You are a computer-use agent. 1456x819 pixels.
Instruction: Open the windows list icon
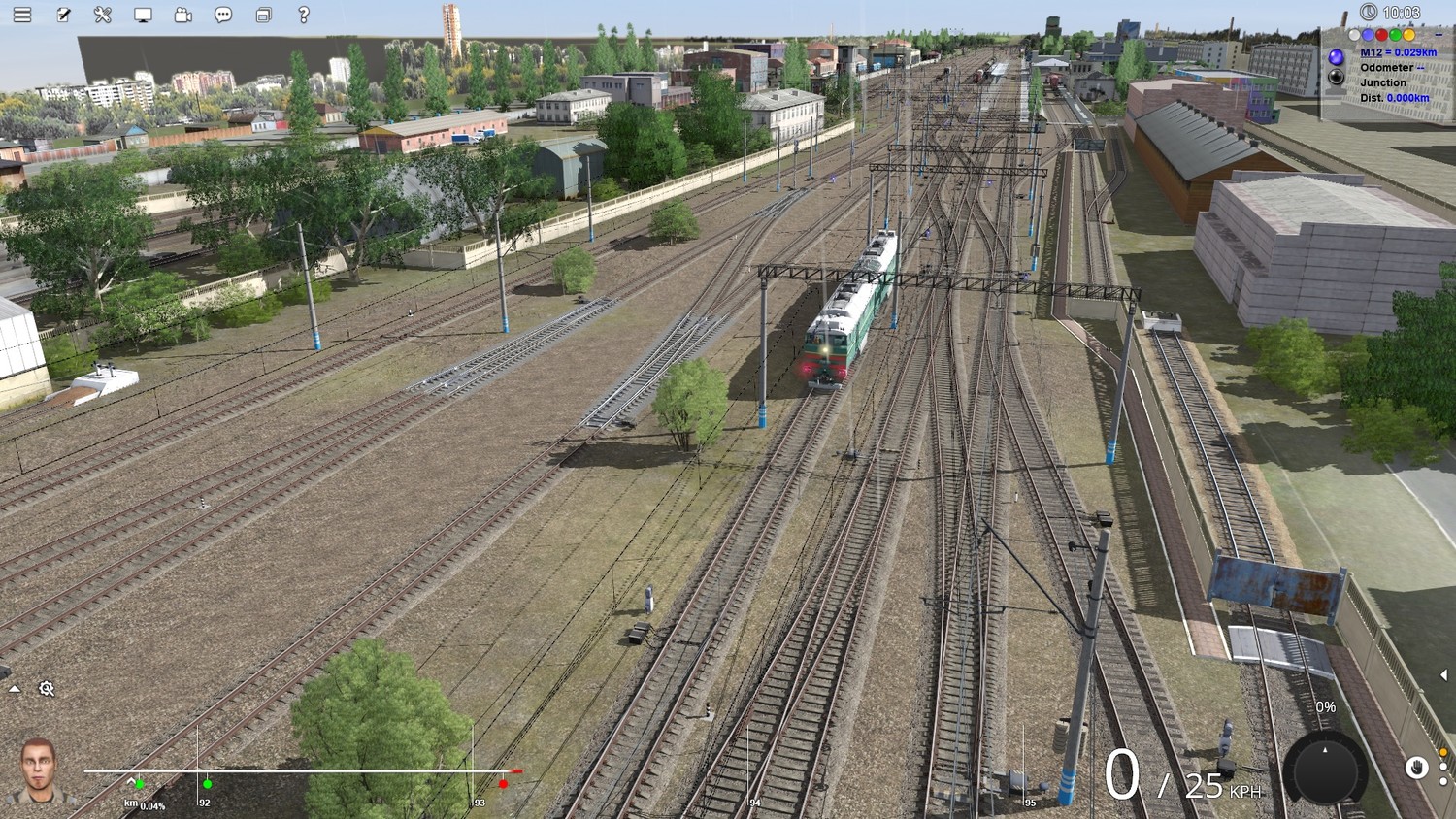(x=263, y=15)
